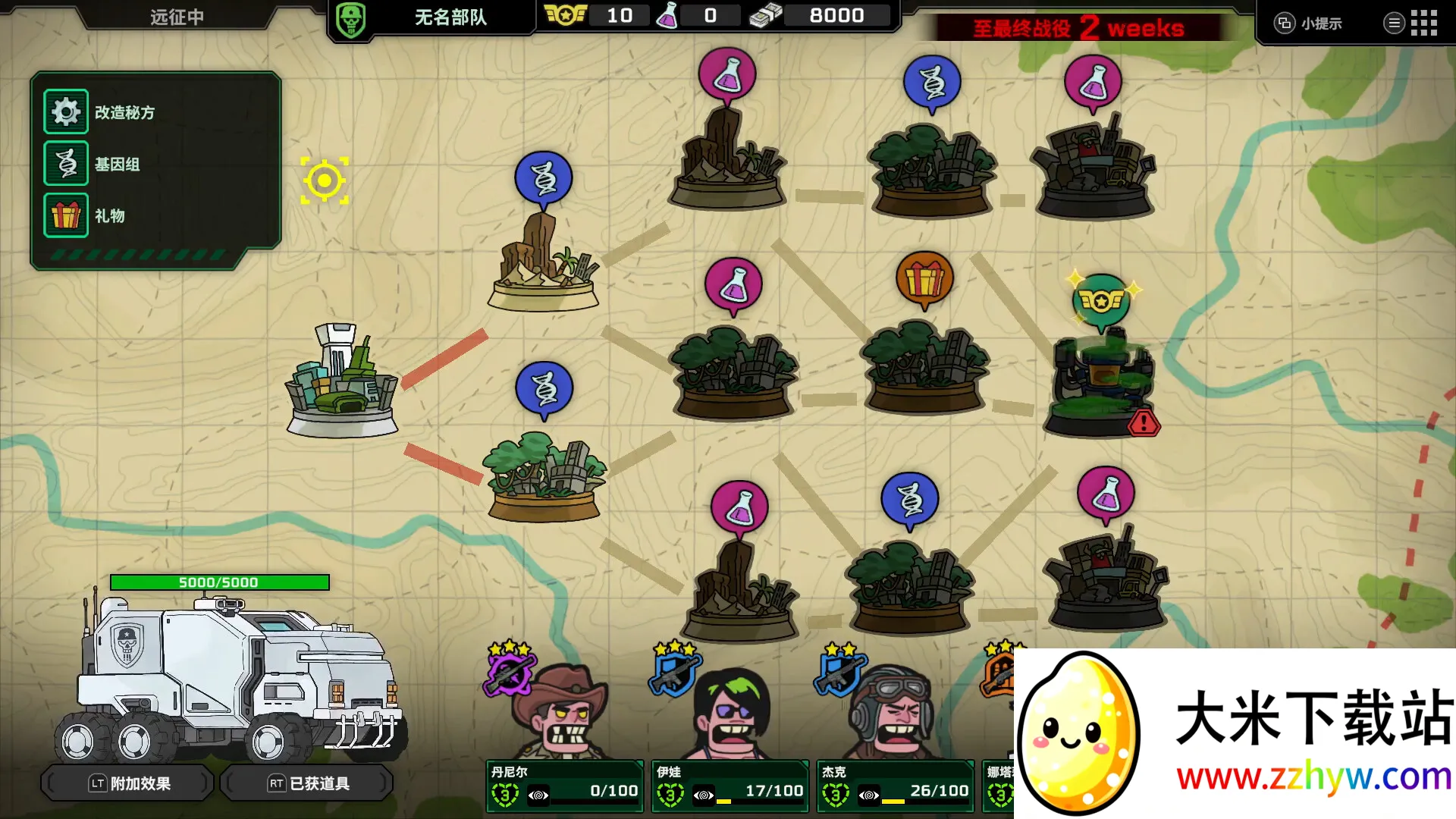Viewport: 1456px width, 819px height.
Task: Click the yellow crosshair map cursor
Action: [x=325, y=180]
